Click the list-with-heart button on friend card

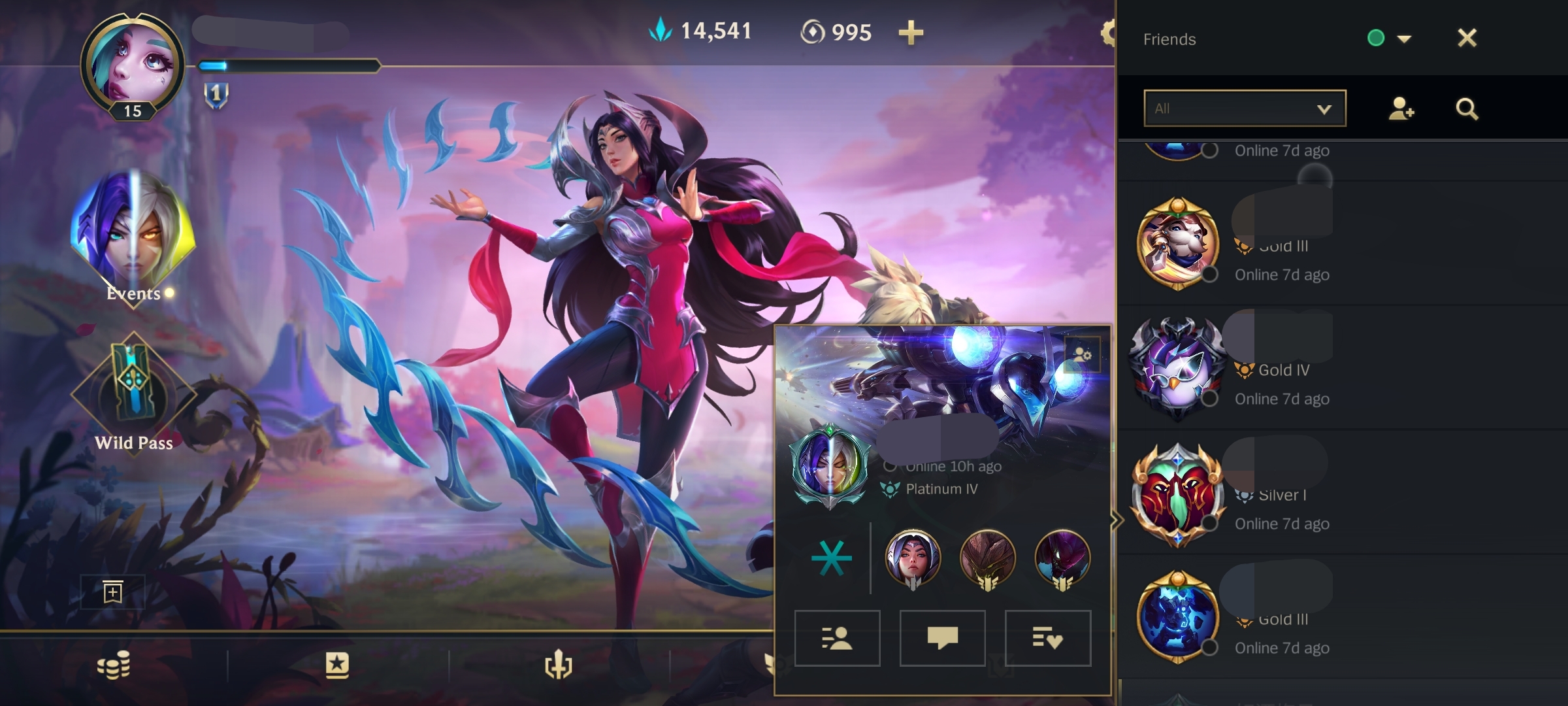coord(1047,638)
